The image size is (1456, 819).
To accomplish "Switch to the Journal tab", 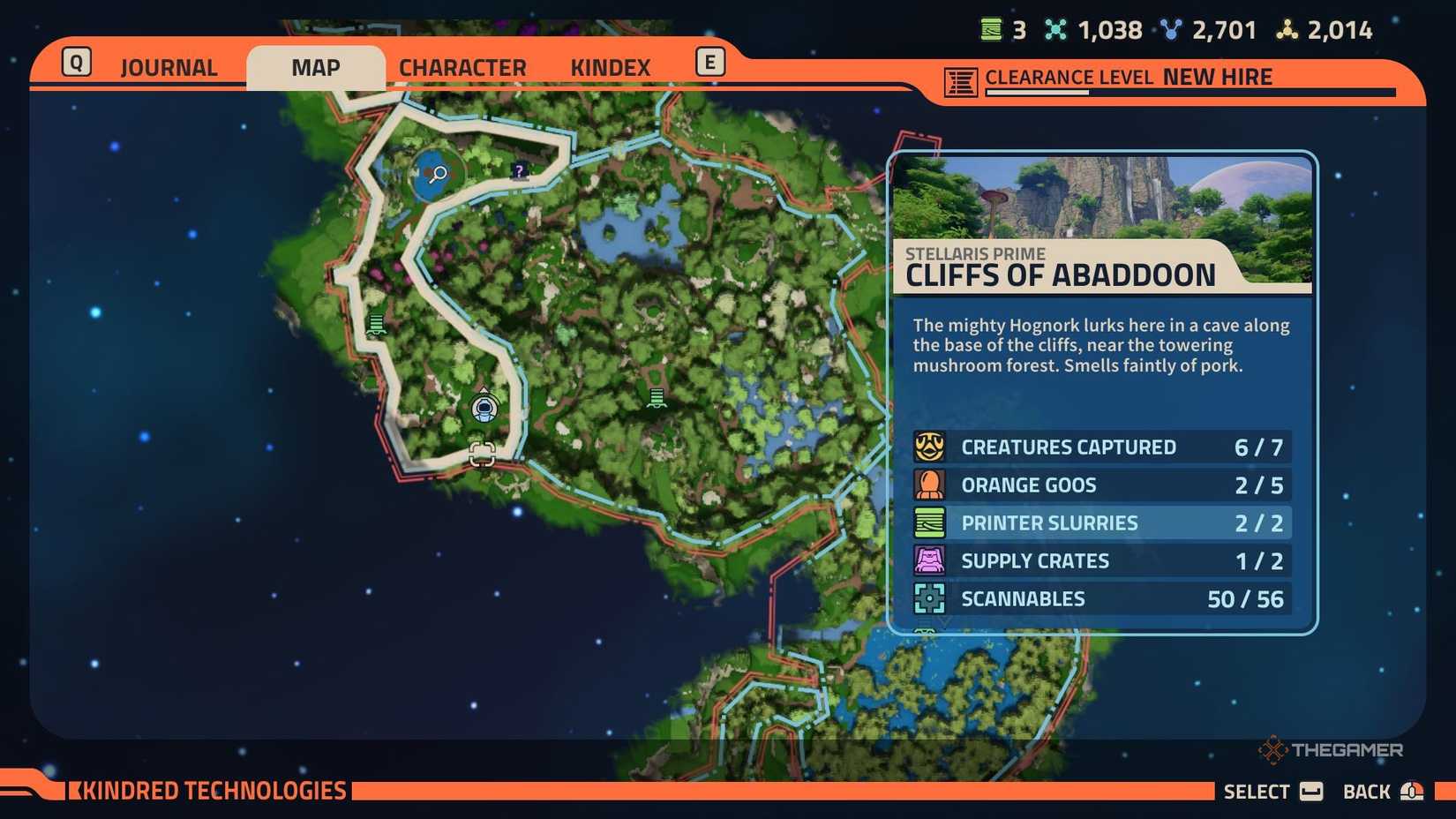I will click(x=169, y=66).
